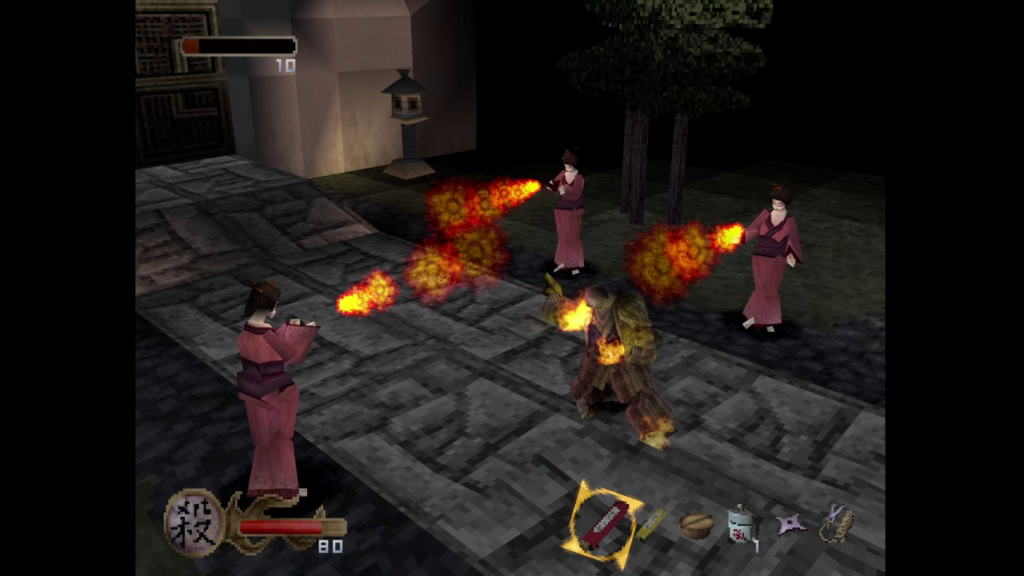Choose the small yellow item
This screenshot has height=576, width=1024.
pos(653,523)
